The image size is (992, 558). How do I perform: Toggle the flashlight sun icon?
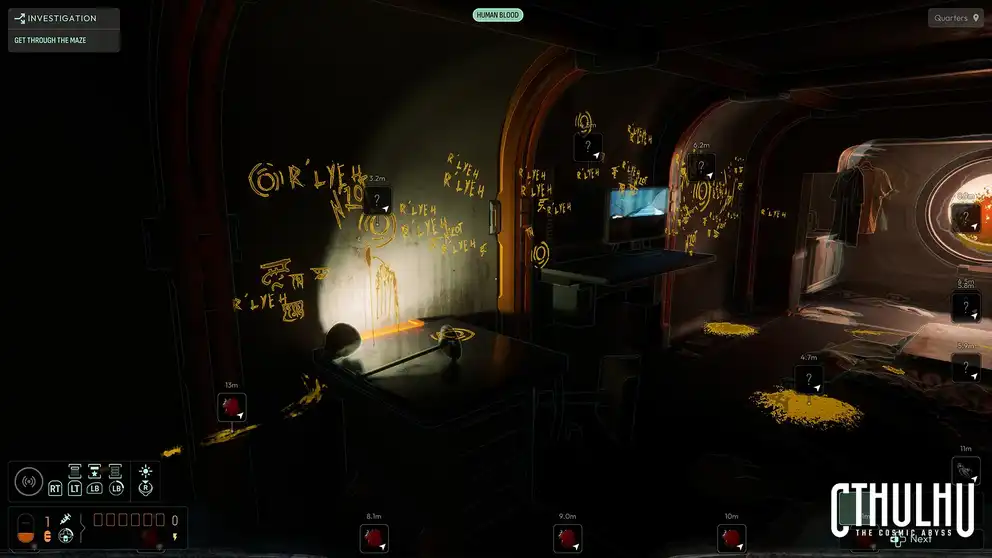click(146, 471)
